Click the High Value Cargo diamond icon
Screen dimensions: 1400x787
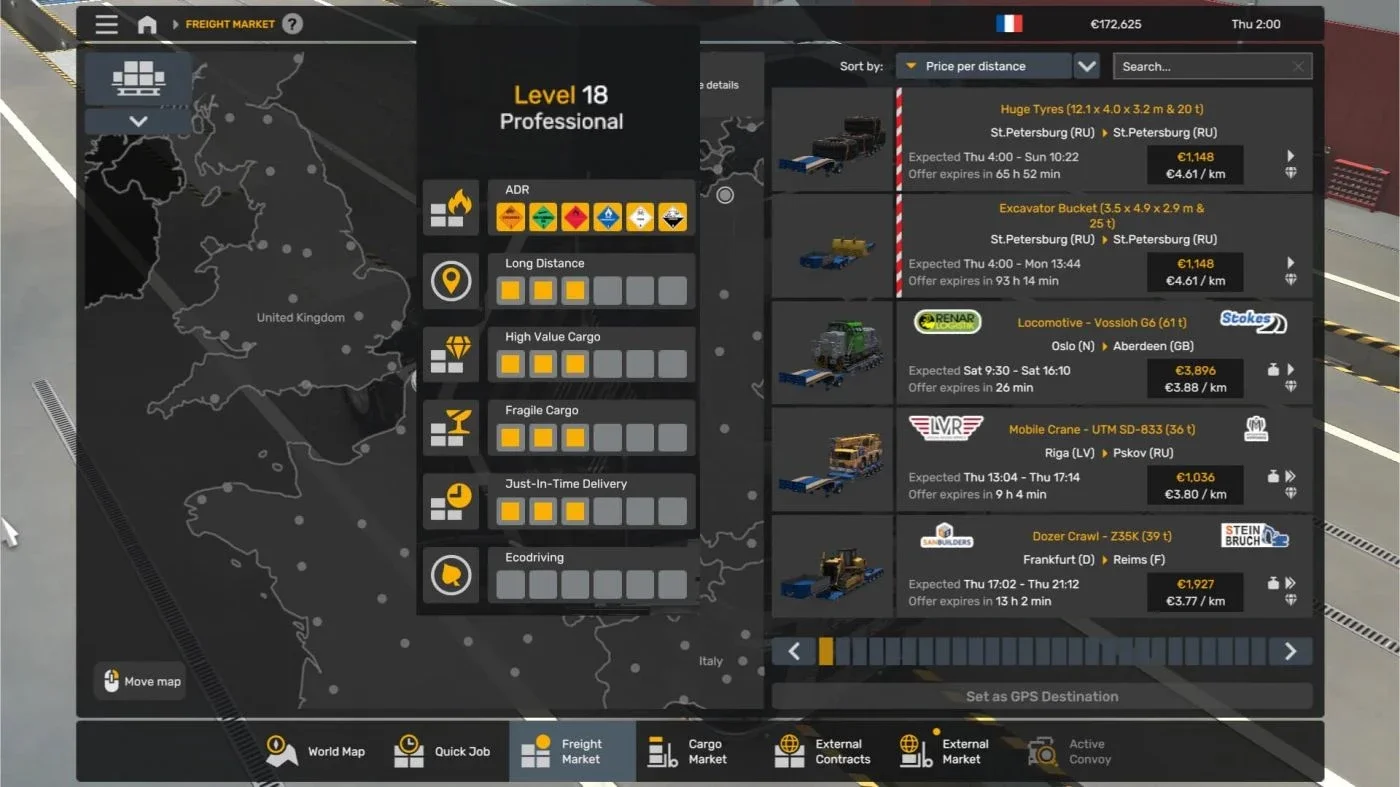[451, 355]
